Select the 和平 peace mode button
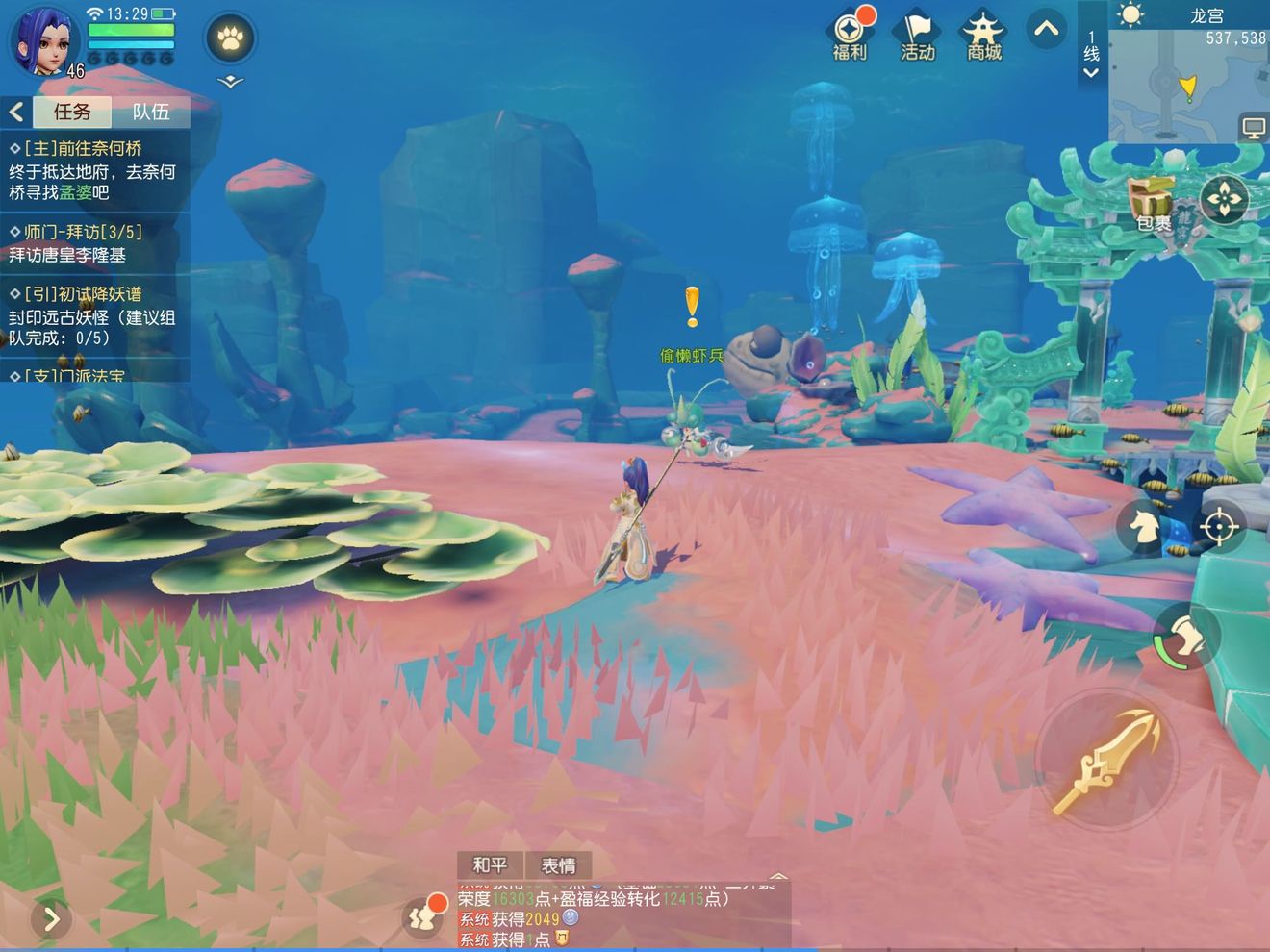Viewport: 1270px width, 952px height. [490, 865]
